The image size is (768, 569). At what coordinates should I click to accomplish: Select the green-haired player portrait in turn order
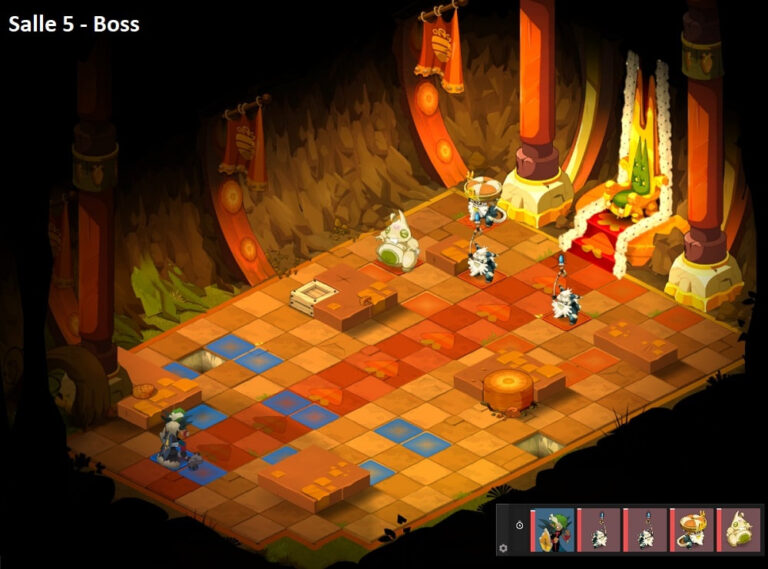(x=553, y=529)
